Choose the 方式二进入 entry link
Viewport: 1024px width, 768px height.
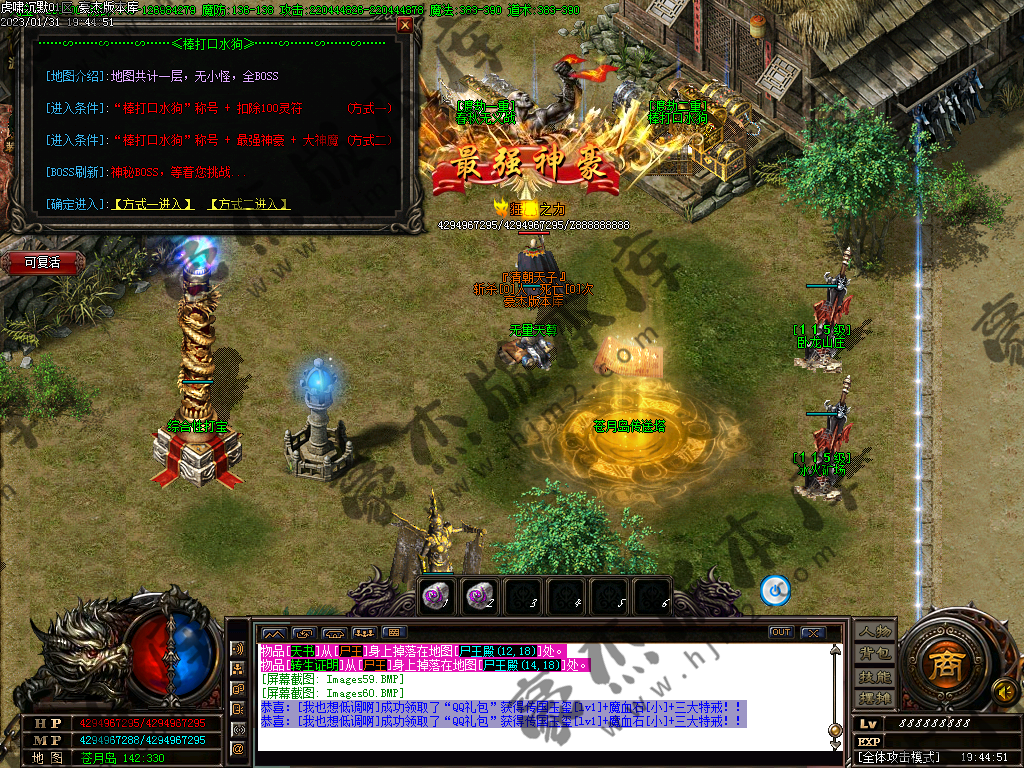248,204
